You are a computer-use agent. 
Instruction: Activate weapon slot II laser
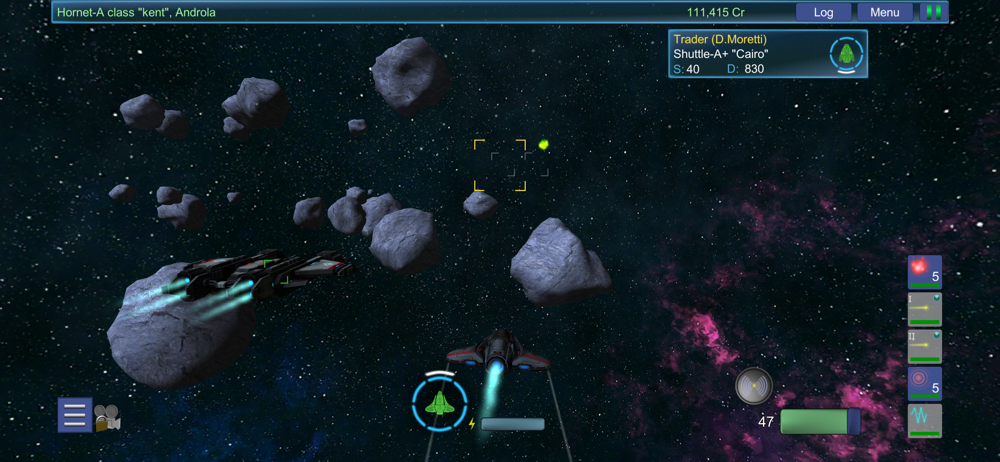coord(924,346)
